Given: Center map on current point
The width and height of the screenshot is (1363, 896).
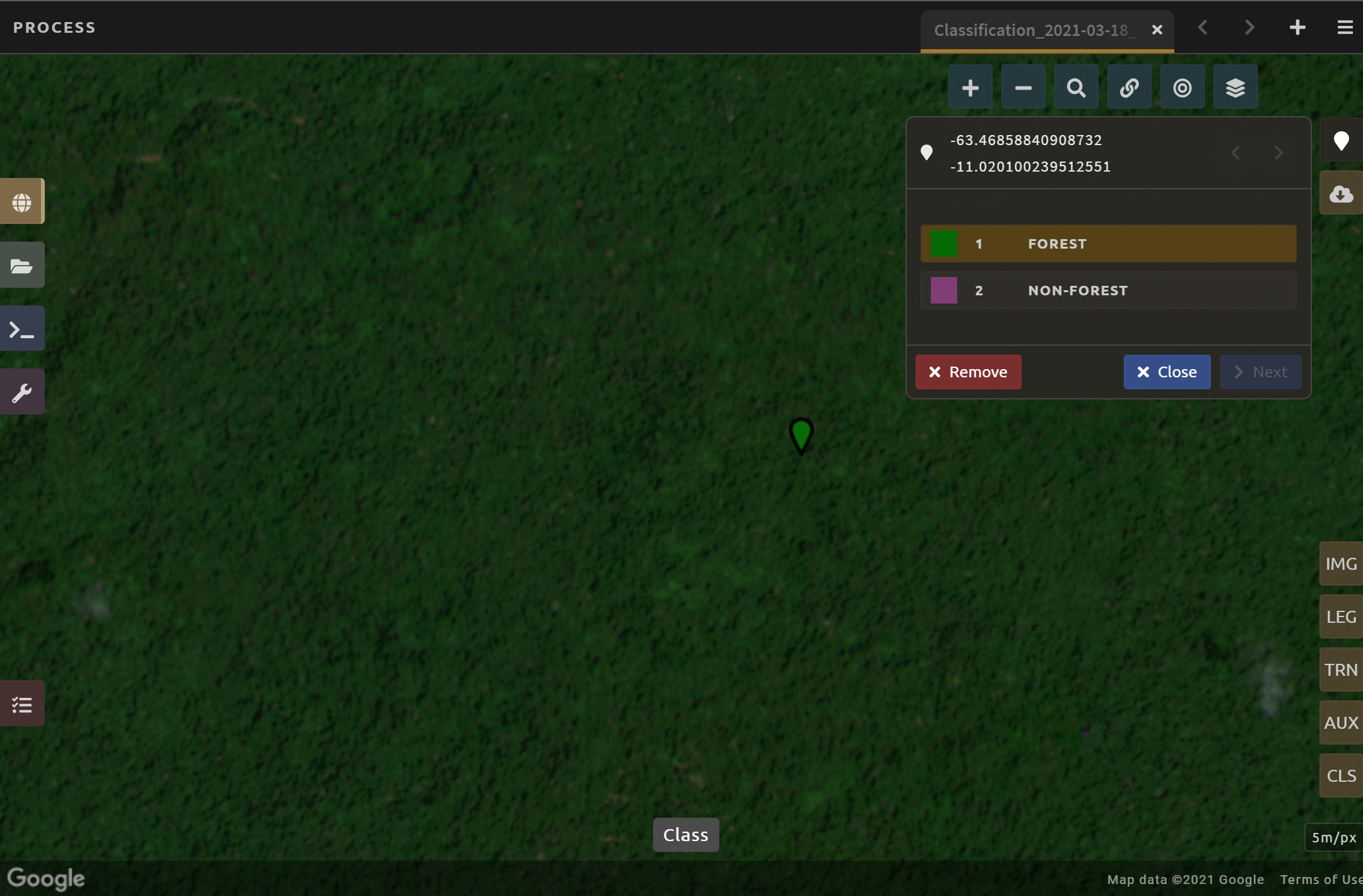Looking at the screenshot, I should tap(1181, 86).
